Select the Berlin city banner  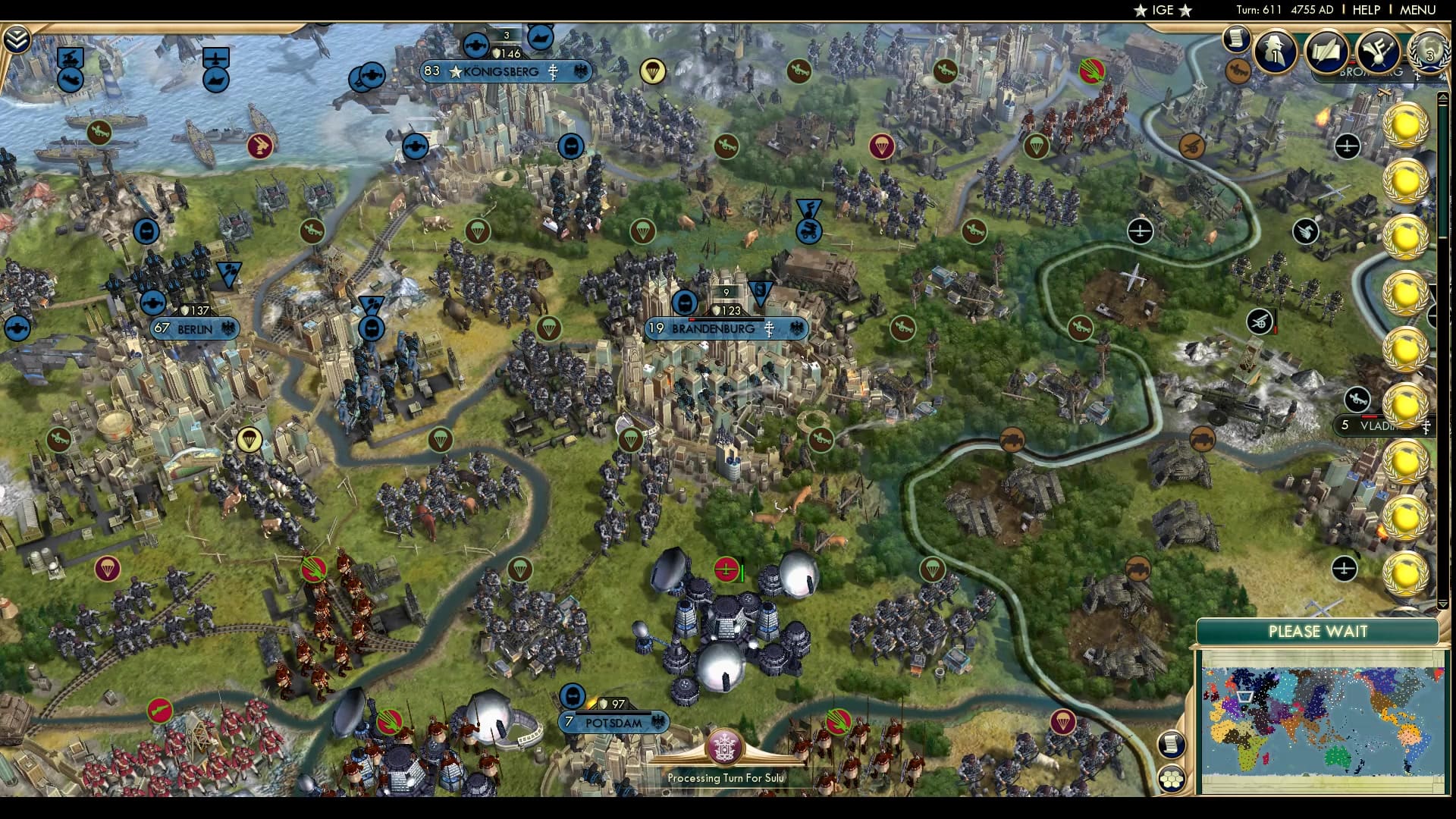191,329
